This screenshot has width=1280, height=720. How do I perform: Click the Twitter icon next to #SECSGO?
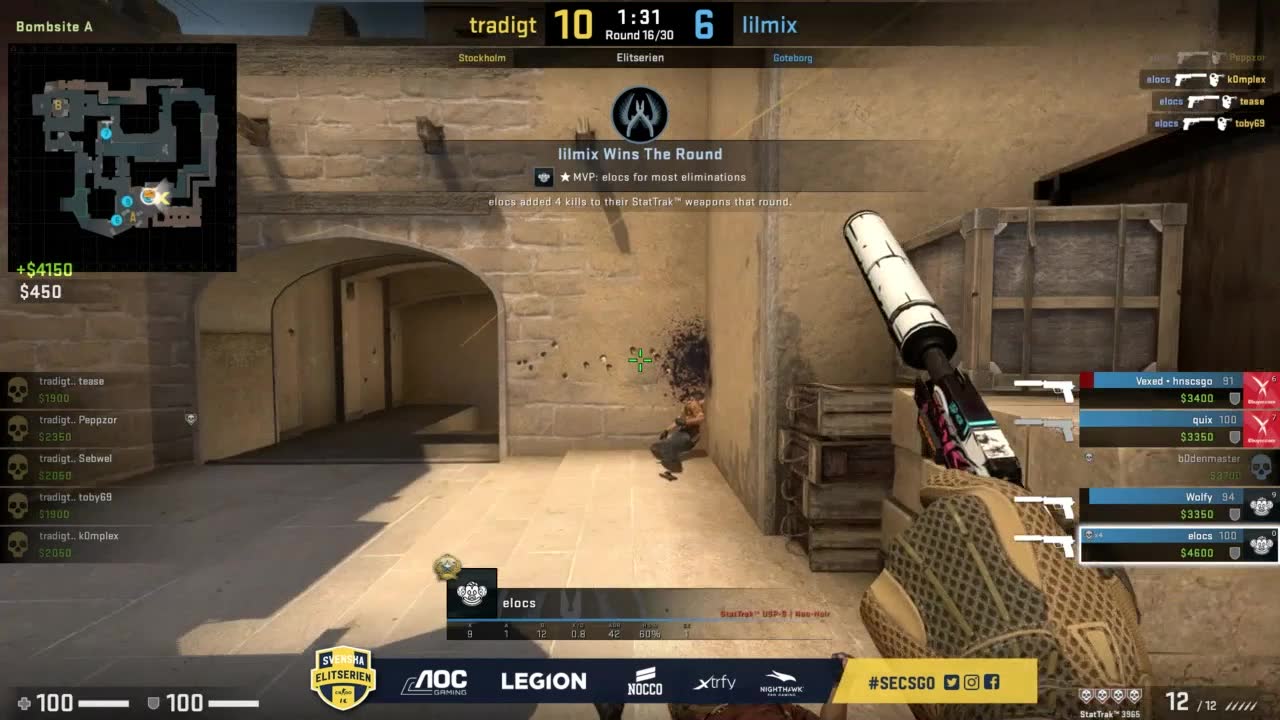[952, 682]
